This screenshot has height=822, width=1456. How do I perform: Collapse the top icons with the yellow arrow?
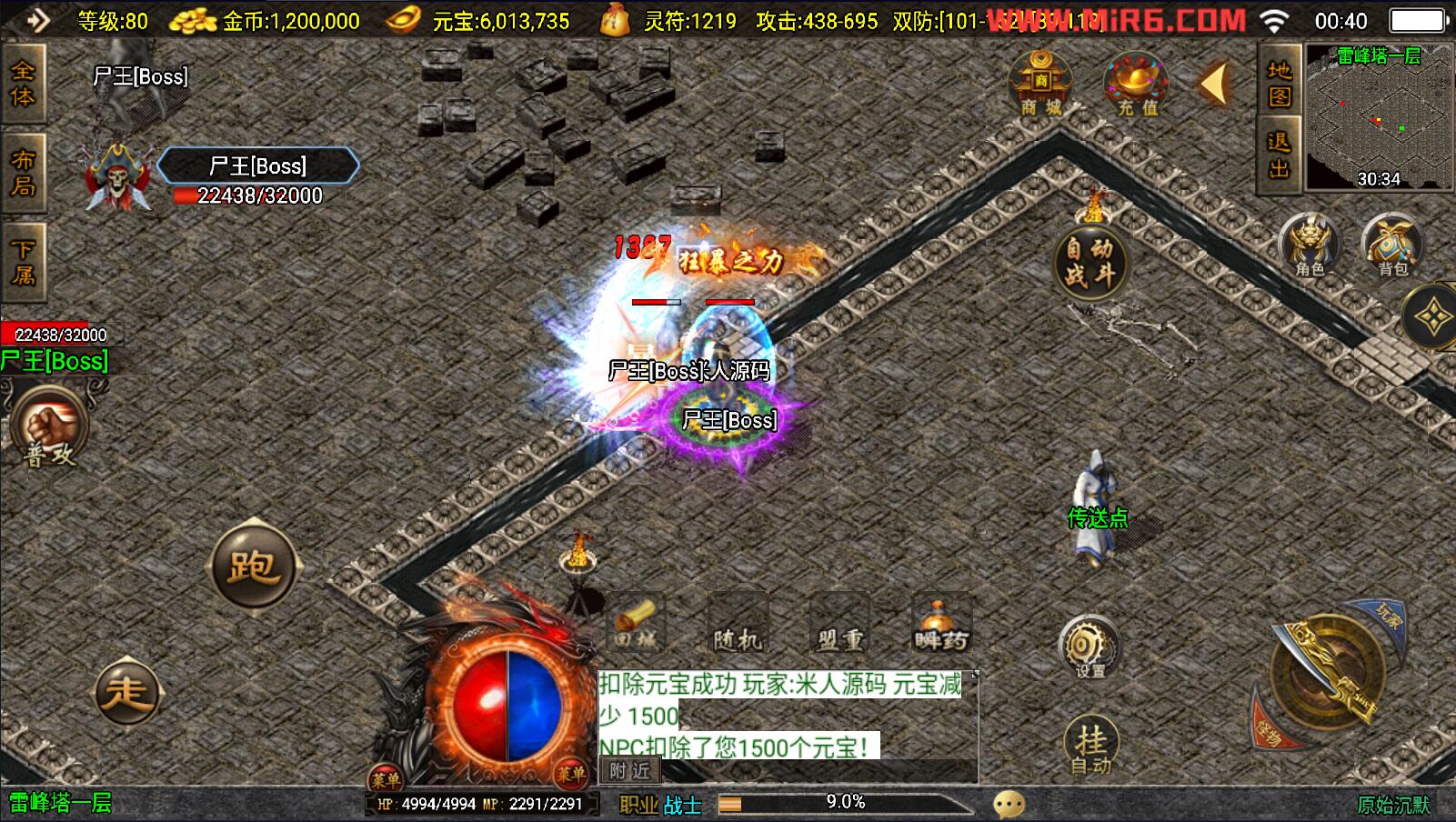click(1214, 84)
